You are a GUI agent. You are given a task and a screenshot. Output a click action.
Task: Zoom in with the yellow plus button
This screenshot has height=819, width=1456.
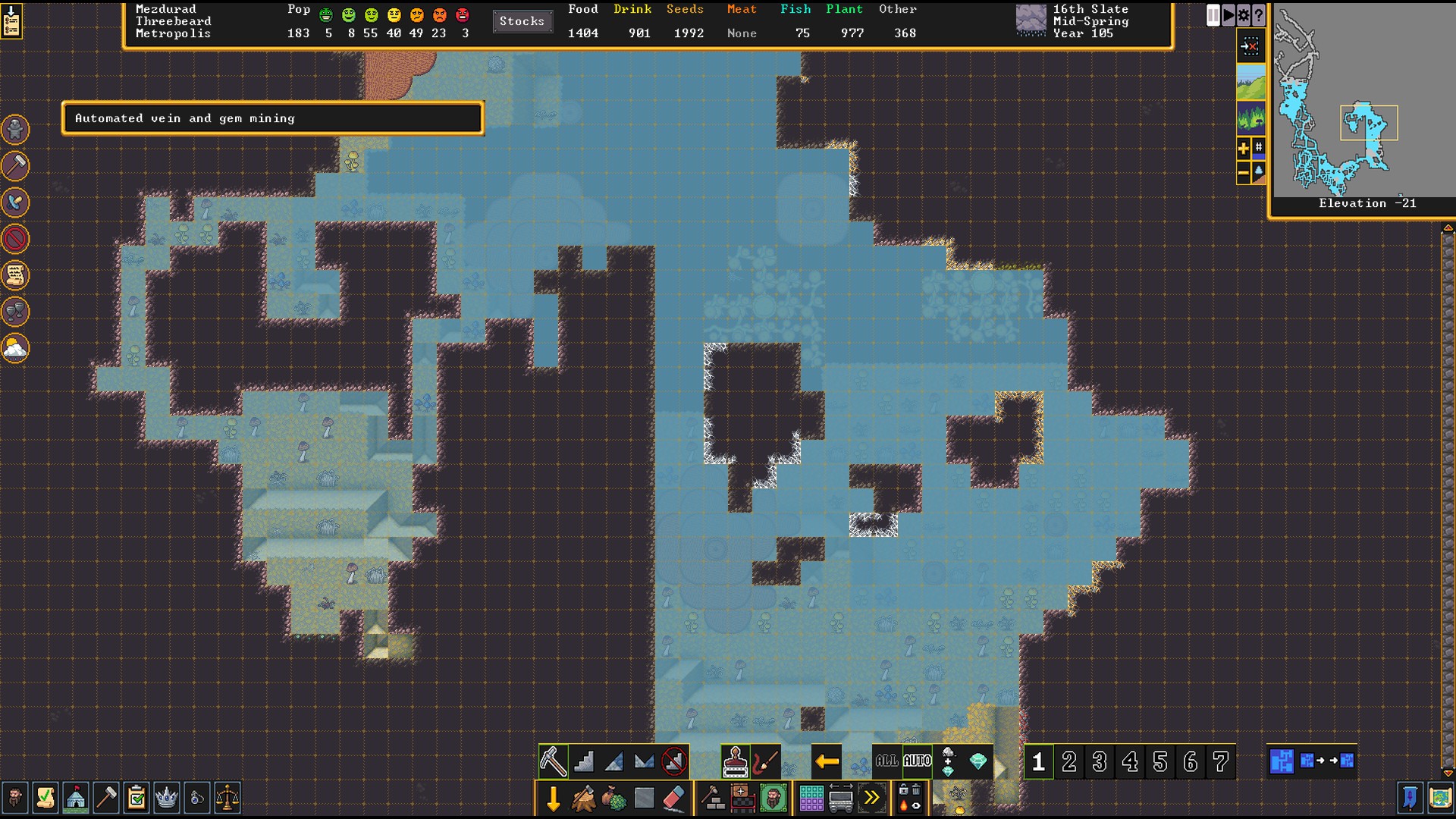1244,149
